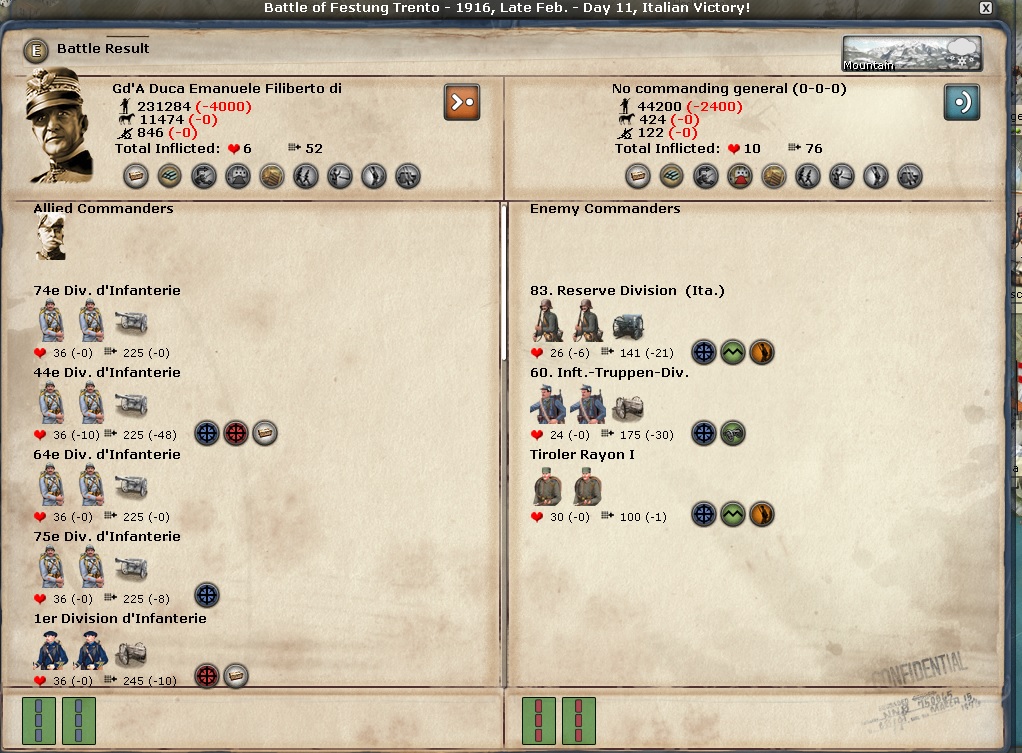Click the round E Battle Result button
This screenshot has width=1022, height=753.
click(36, 49)
